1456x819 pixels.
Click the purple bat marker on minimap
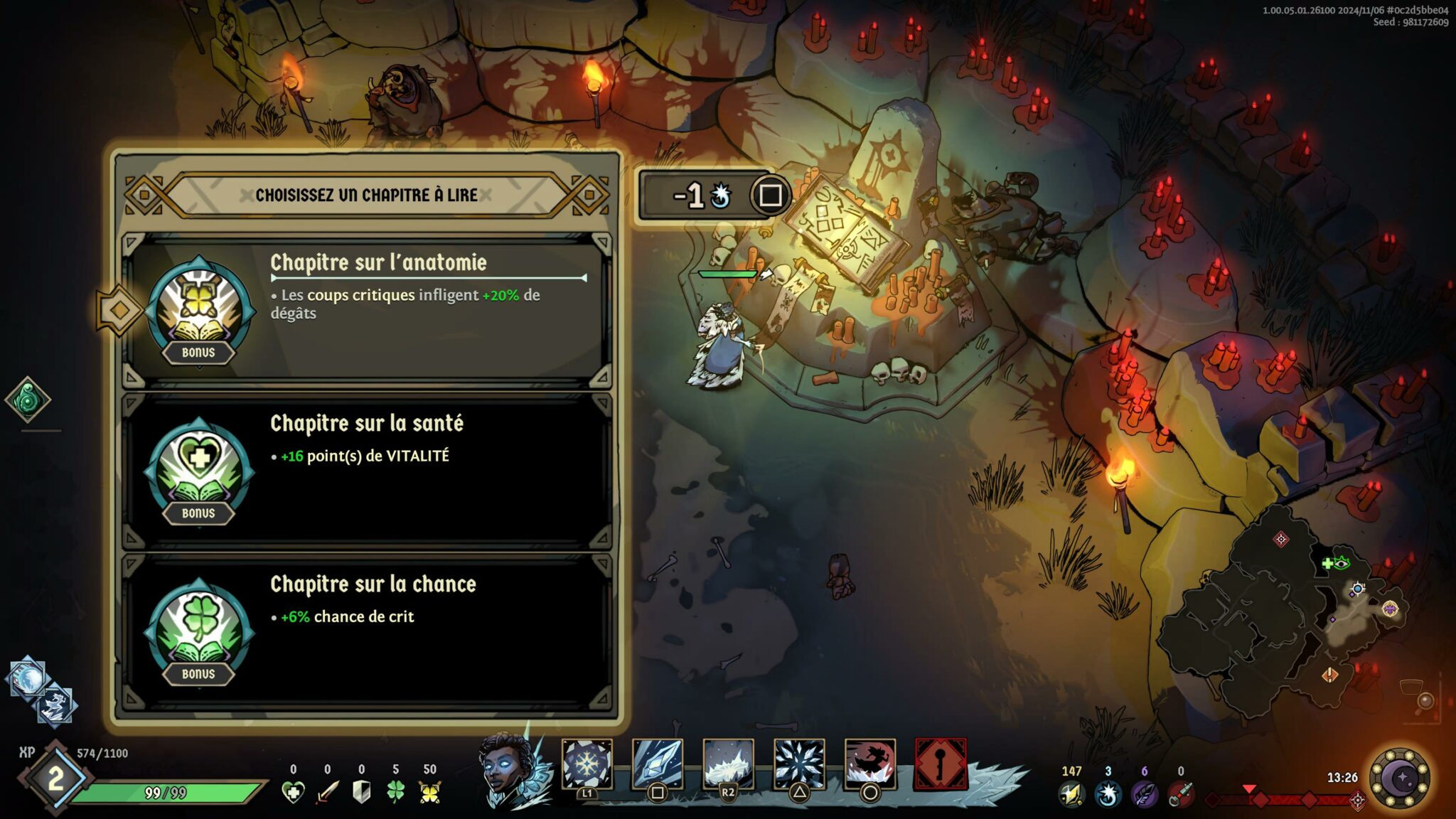[1390, 609]
